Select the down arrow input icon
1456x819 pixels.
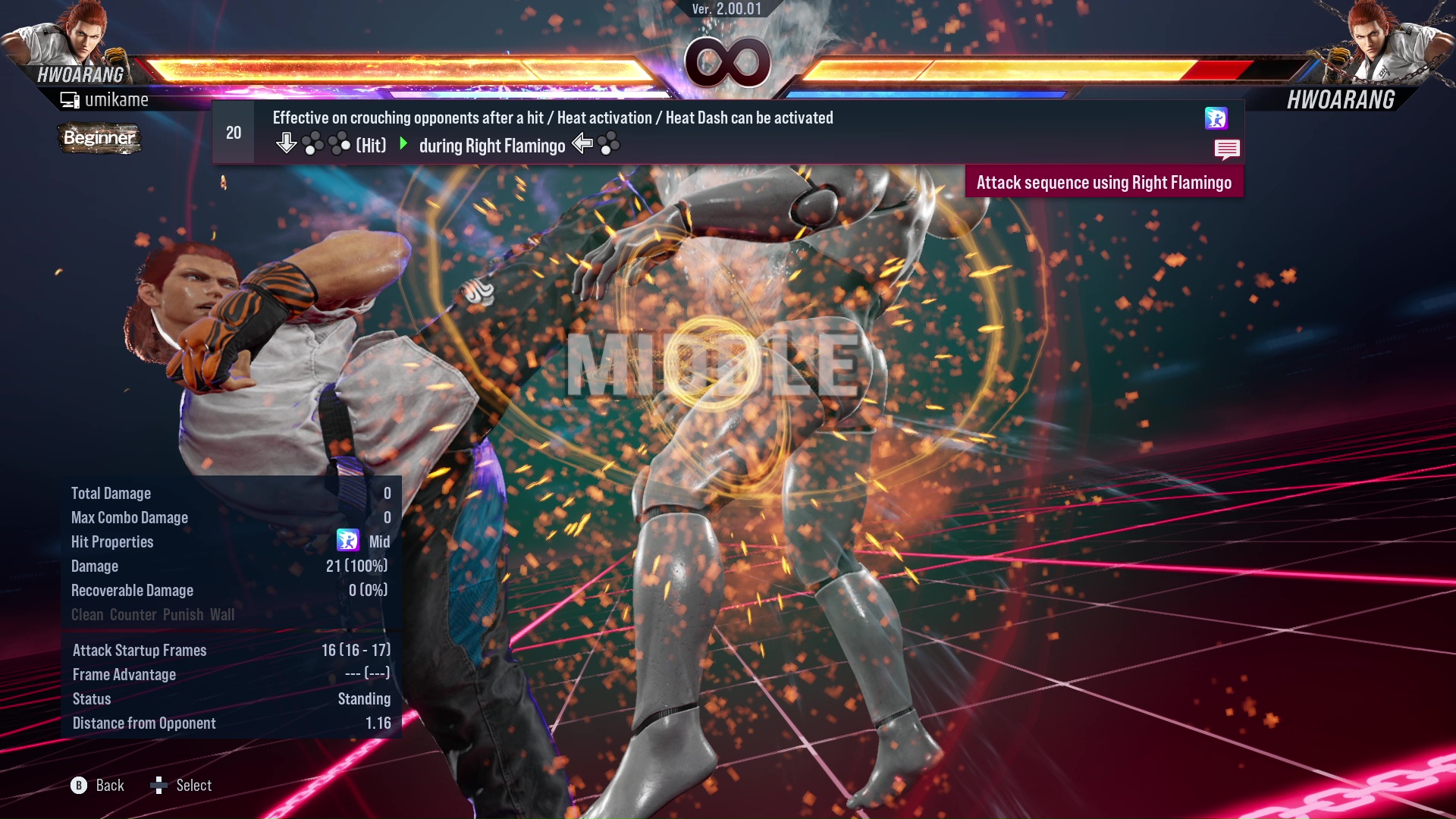287,142
